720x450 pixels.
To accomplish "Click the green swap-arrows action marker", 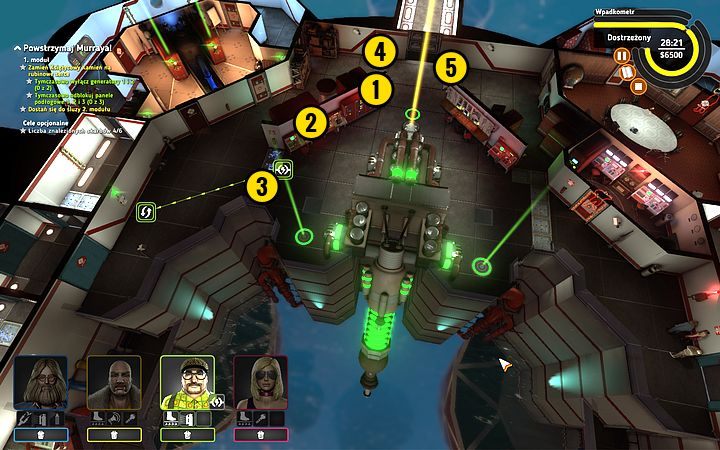I will 145,212.
